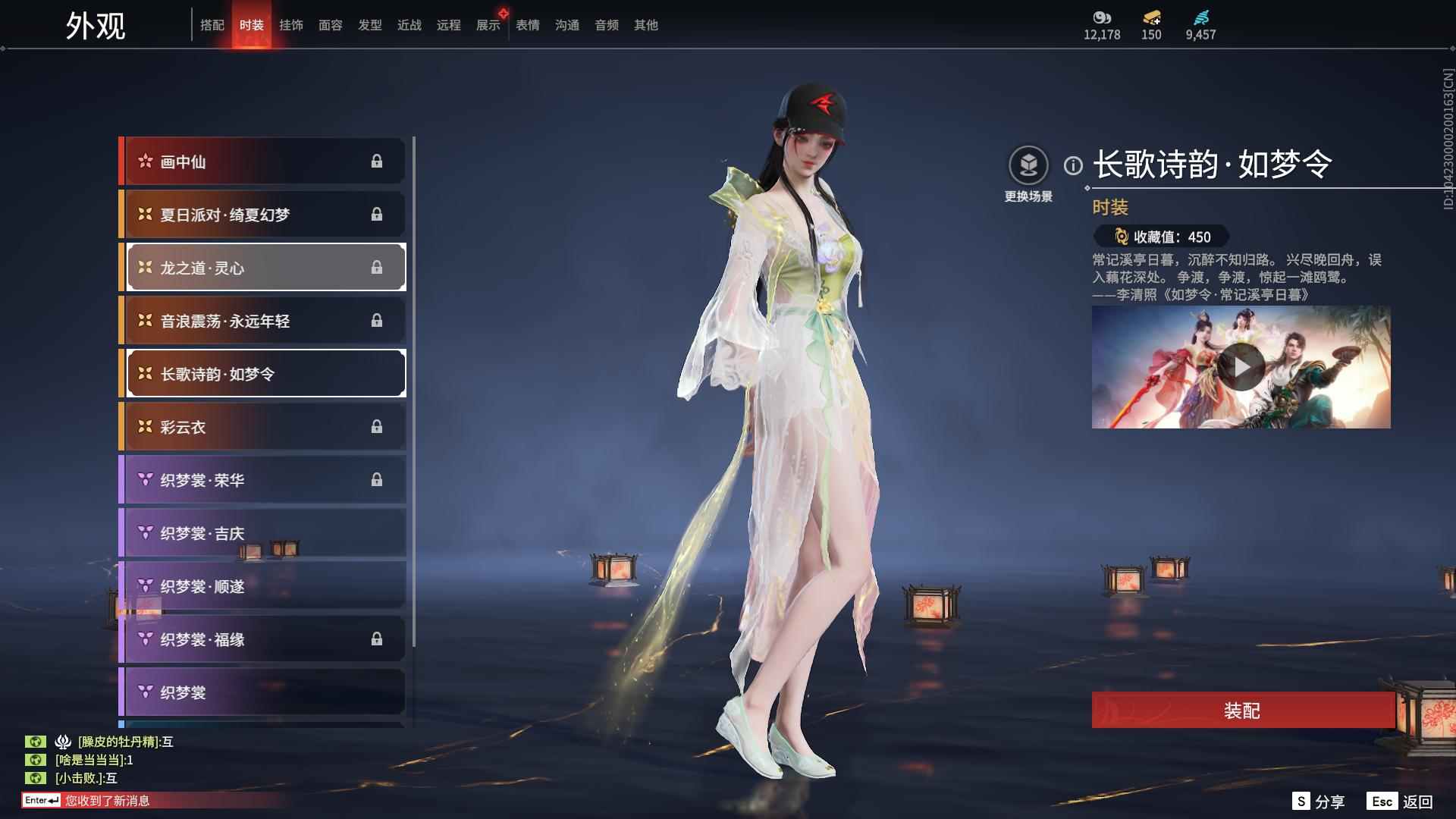
Task: Click the Esc 返回 return button
Action: pos(1401,800)
